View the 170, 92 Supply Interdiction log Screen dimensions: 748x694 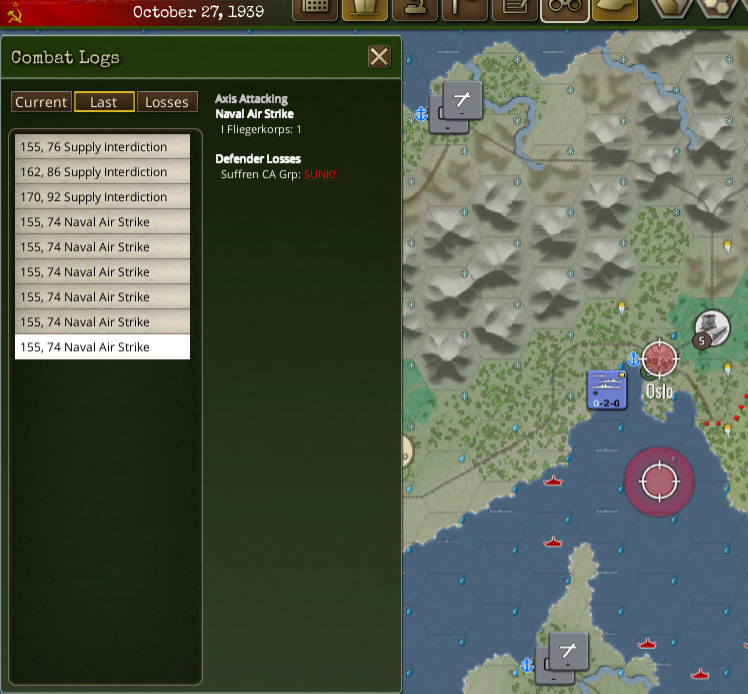(102, 197)
